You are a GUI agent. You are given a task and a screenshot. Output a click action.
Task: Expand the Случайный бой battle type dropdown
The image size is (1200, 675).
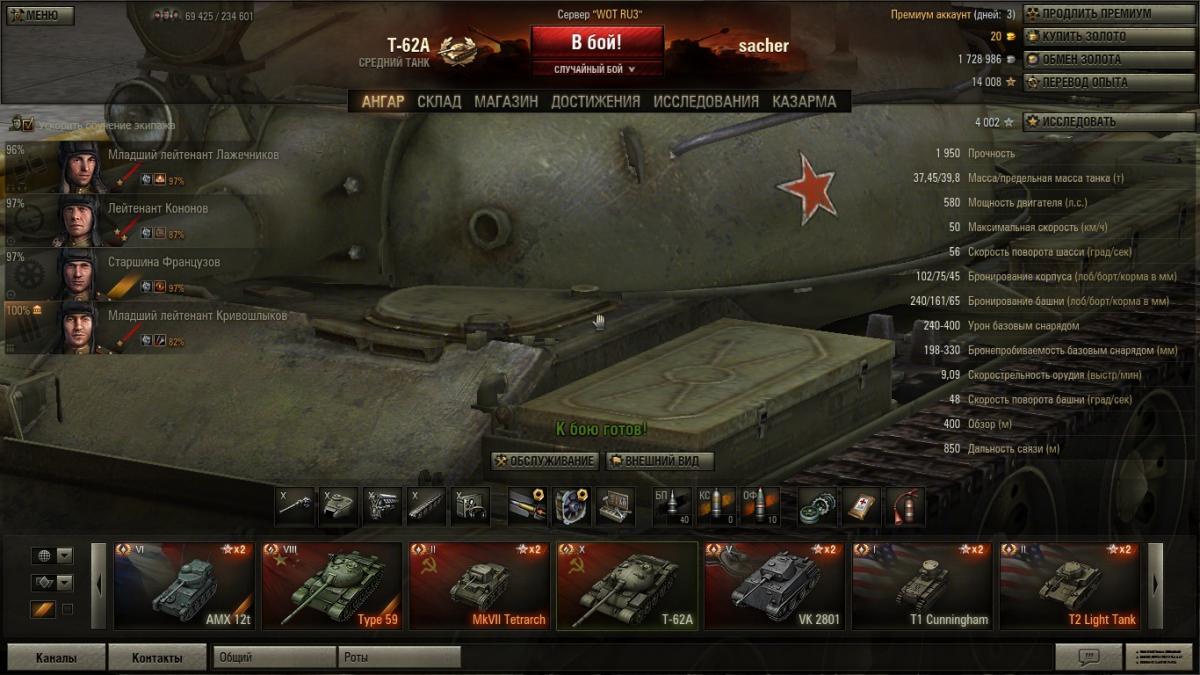pyautogui.click(x=596, y=69)
